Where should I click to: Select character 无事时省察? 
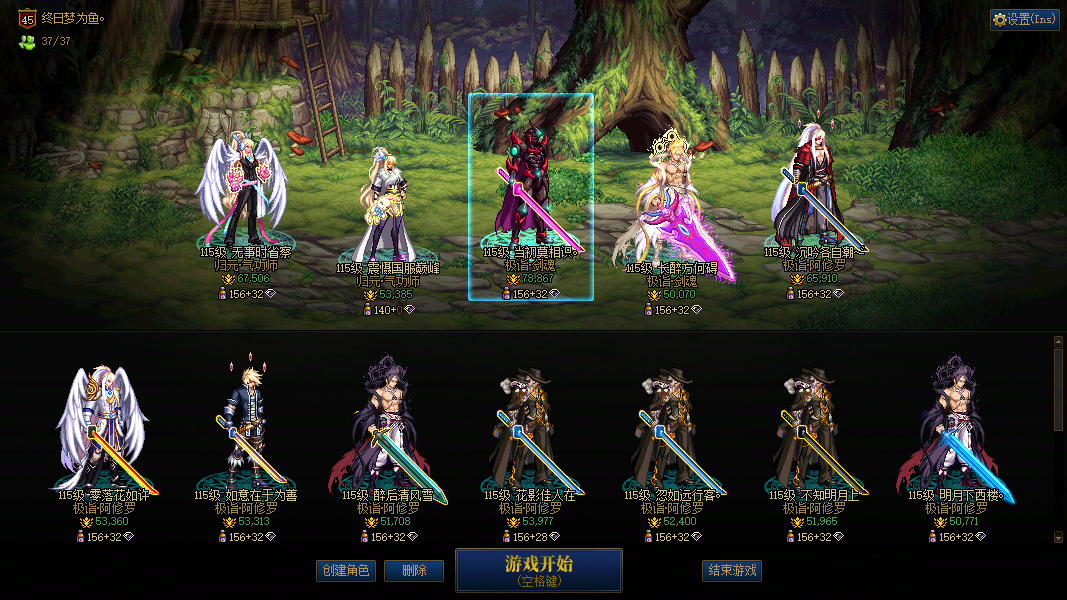pyautogui.click(x=245, y=200)
